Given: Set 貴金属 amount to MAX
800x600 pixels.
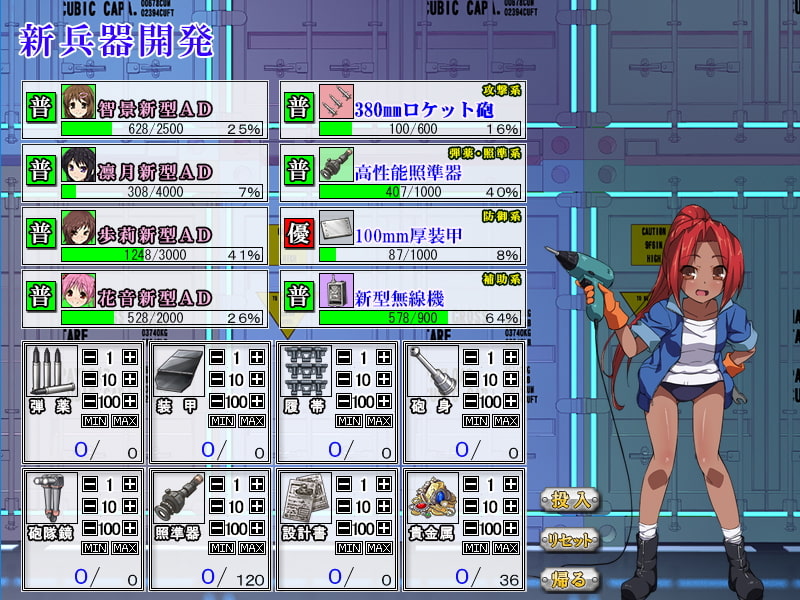Looking at the screenshot, I should click(x=505, y=548).
